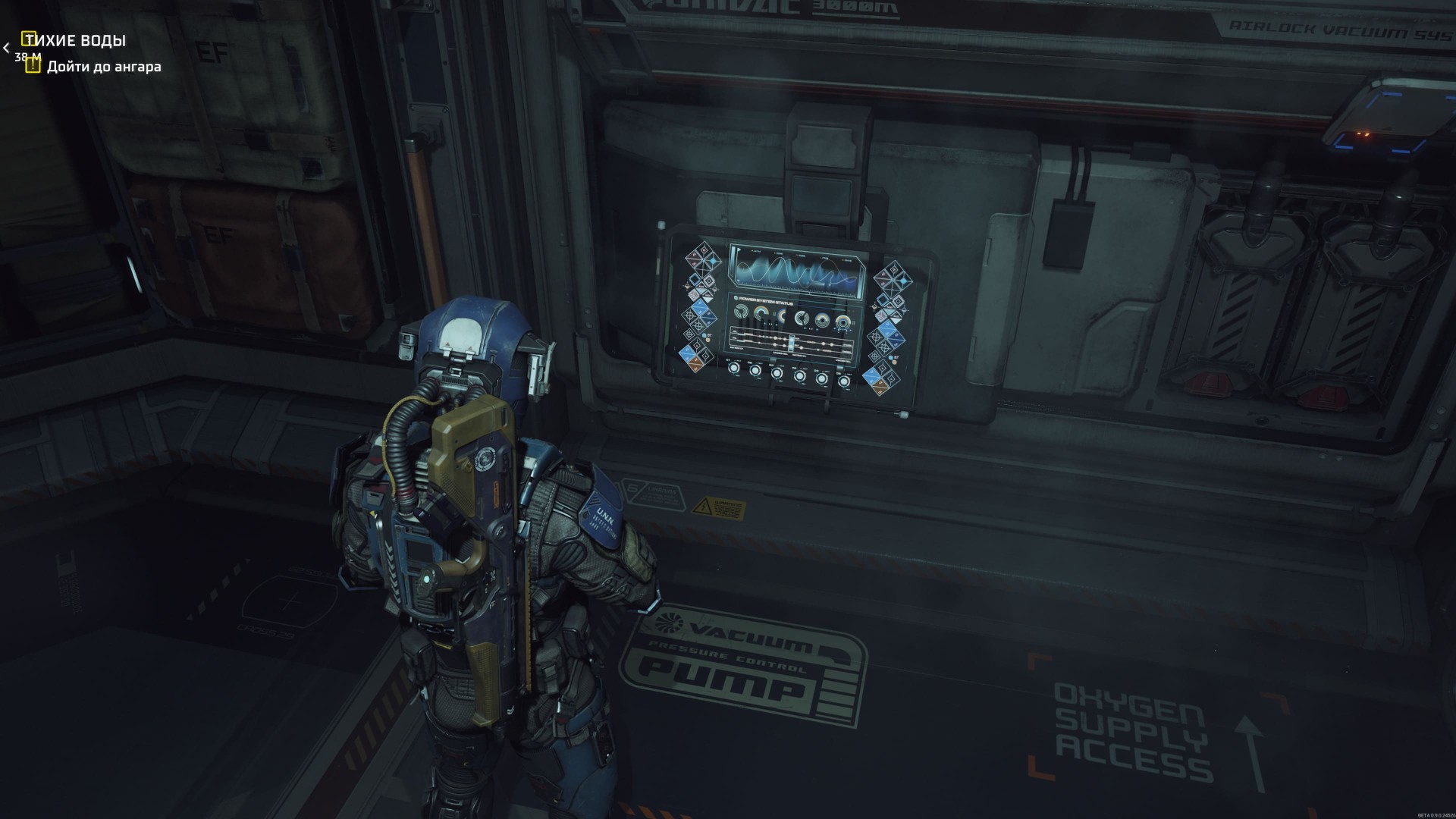Select the glowing diamond icon on panel's right cluster
Viewport: 1456px width, 819px height.
click(902, 280)
